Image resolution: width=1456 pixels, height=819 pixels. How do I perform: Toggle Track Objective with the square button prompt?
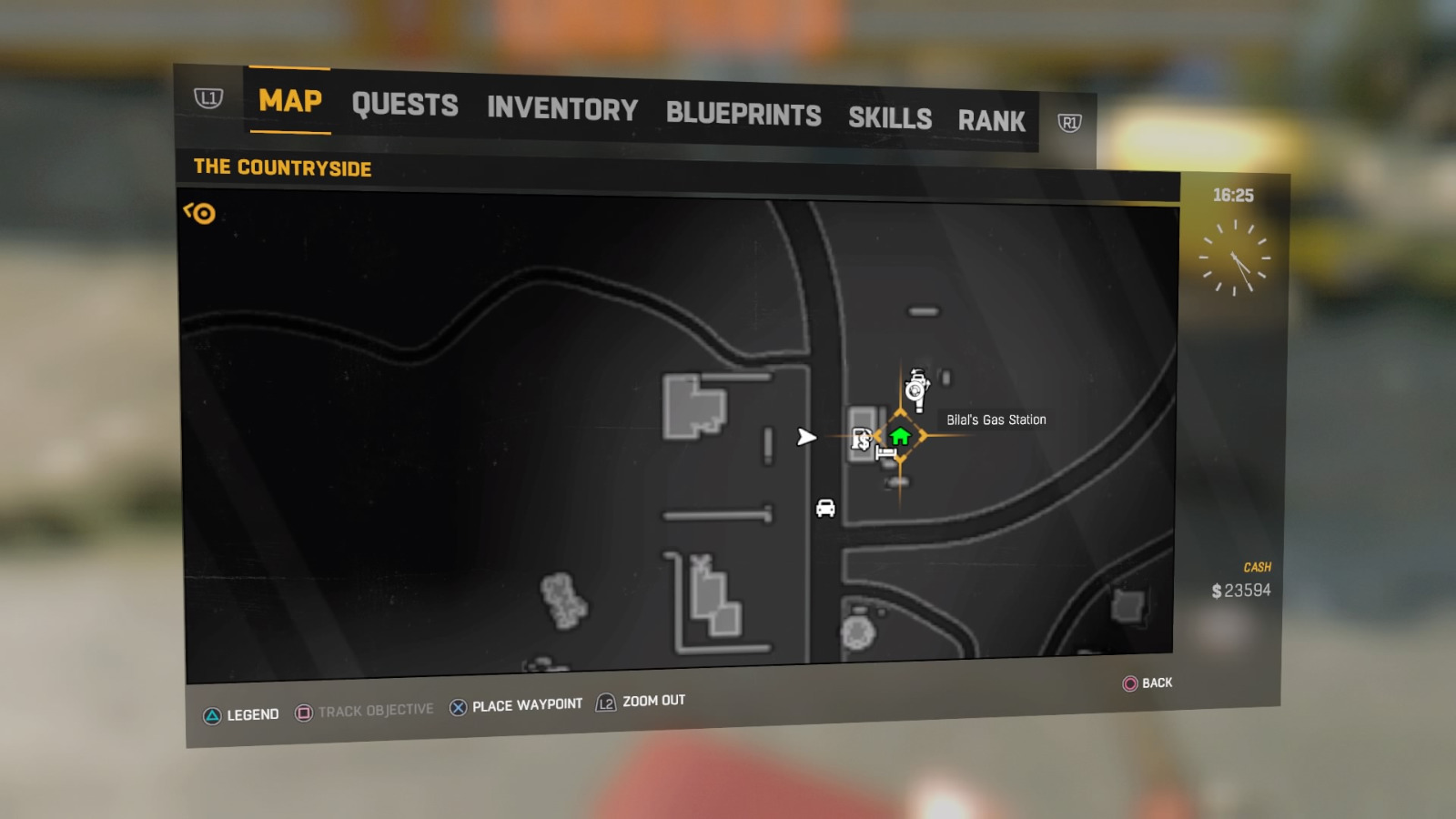tap(364, 708)
